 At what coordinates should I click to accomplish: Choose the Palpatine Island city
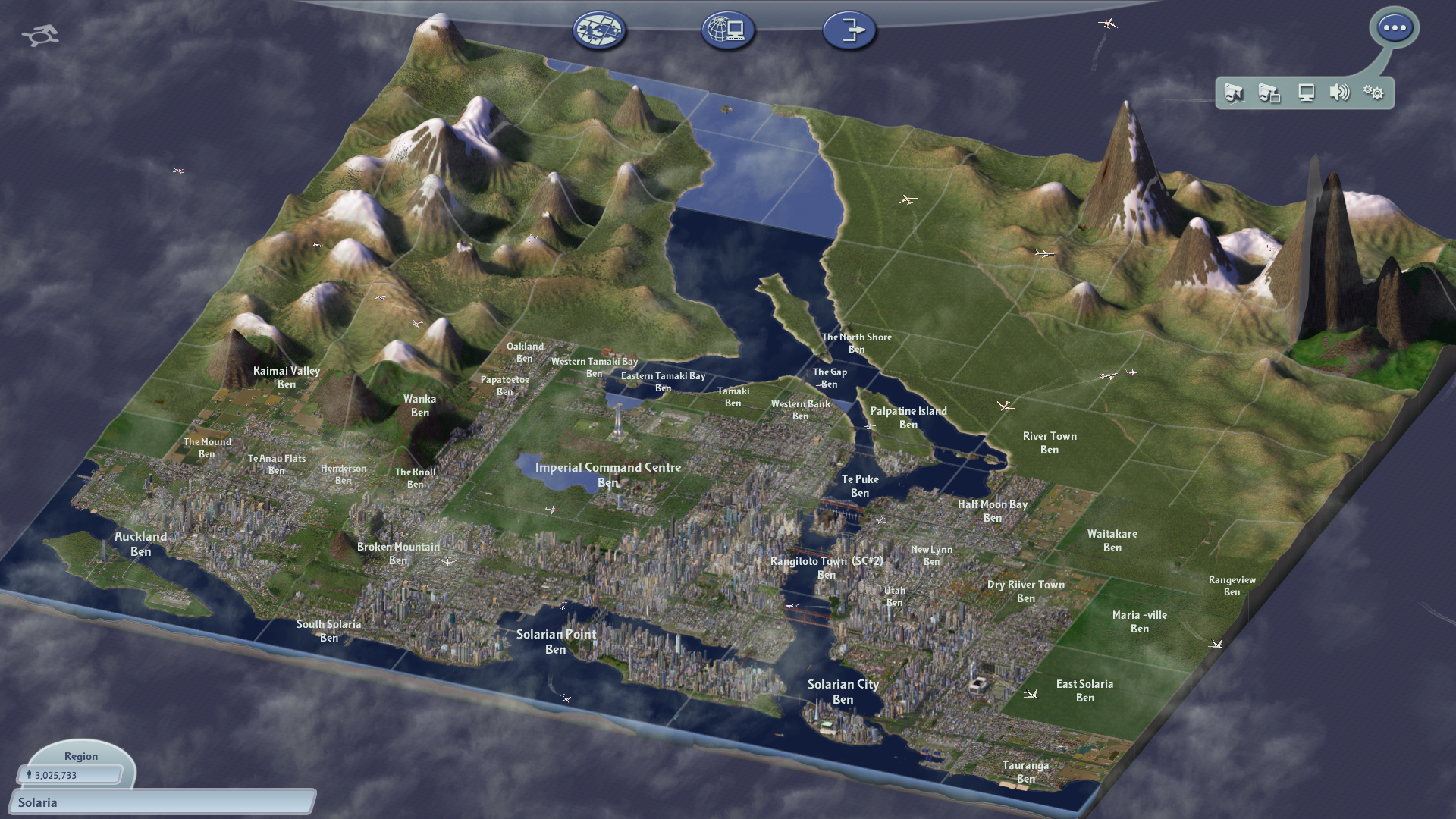click(x=908, y=417)
